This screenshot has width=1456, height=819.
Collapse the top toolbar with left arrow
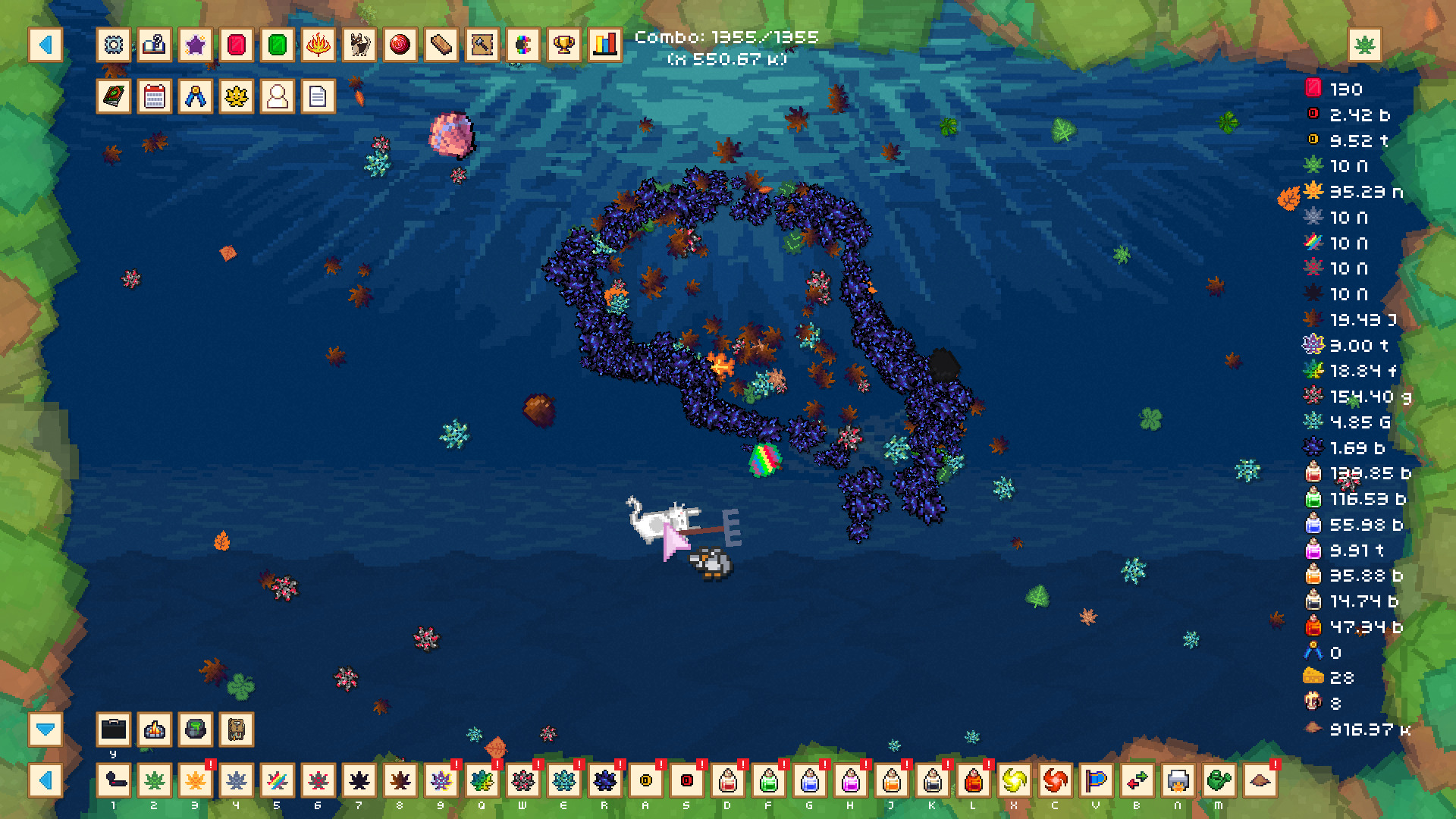click(45, 45)
